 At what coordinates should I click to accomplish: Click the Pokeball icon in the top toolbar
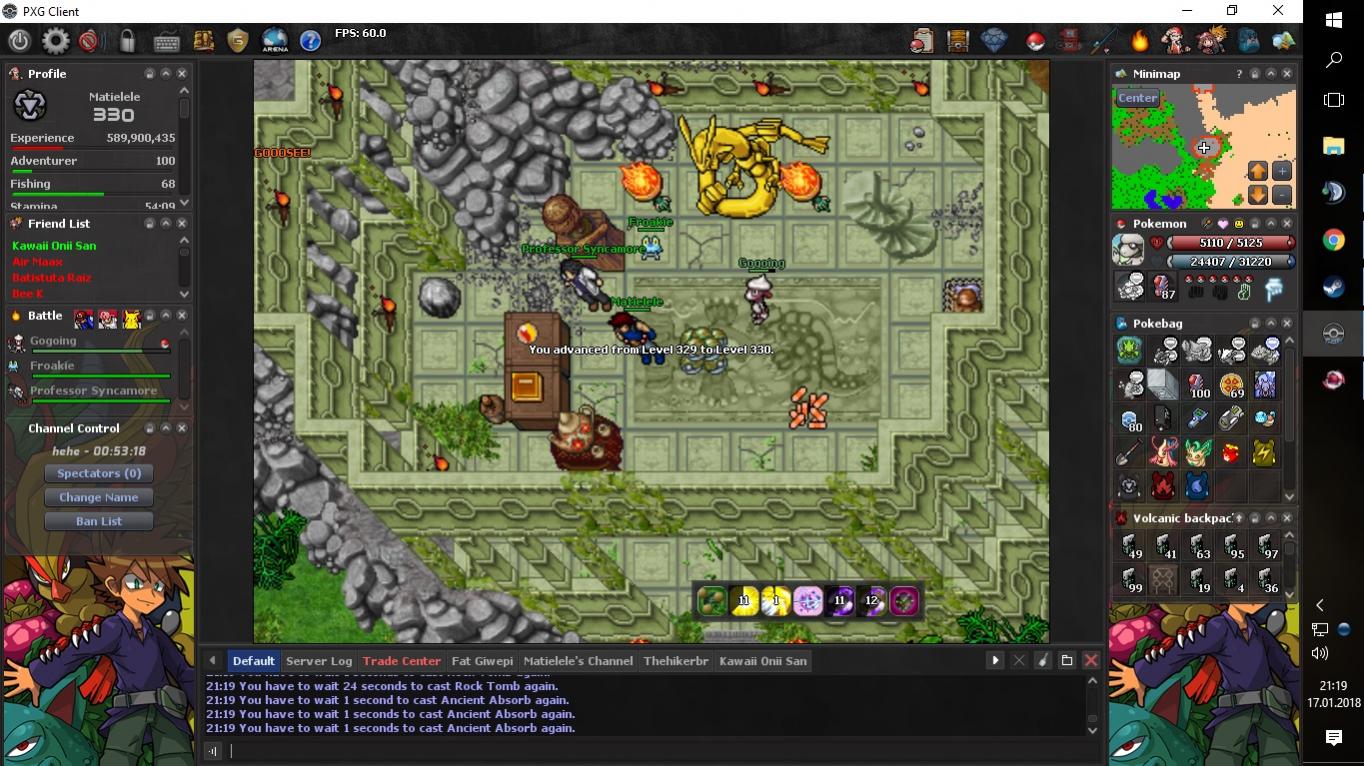click(1036, 41)
